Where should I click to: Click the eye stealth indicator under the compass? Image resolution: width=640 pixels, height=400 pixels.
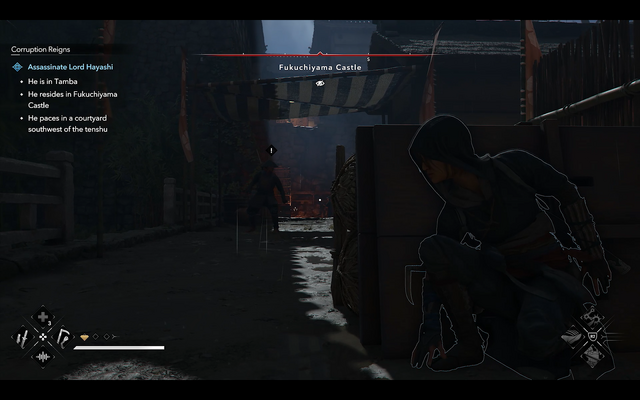point(320,83)
